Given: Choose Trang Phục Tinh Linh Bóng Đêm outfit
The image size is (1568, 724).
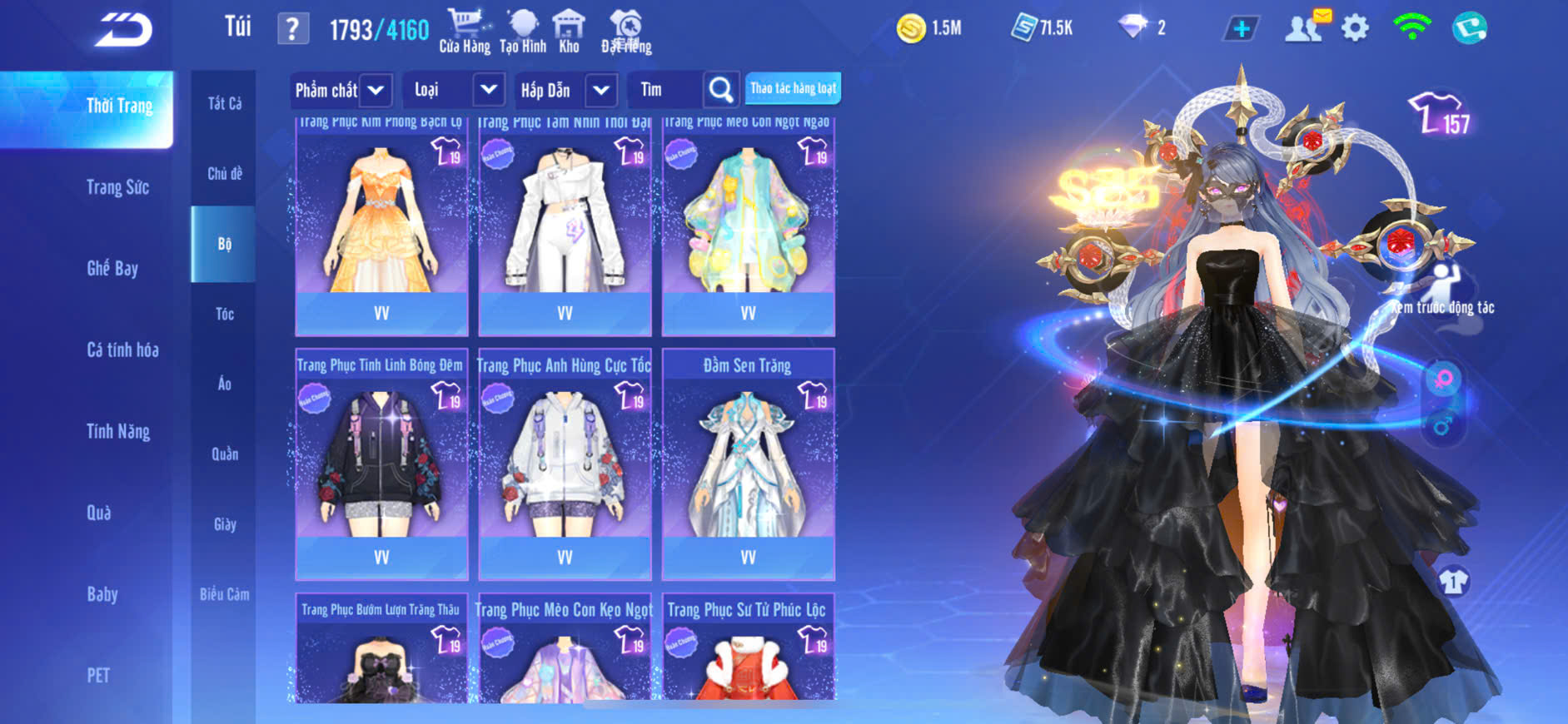Looking at the screenshot, I should click(x=381, y=462).
